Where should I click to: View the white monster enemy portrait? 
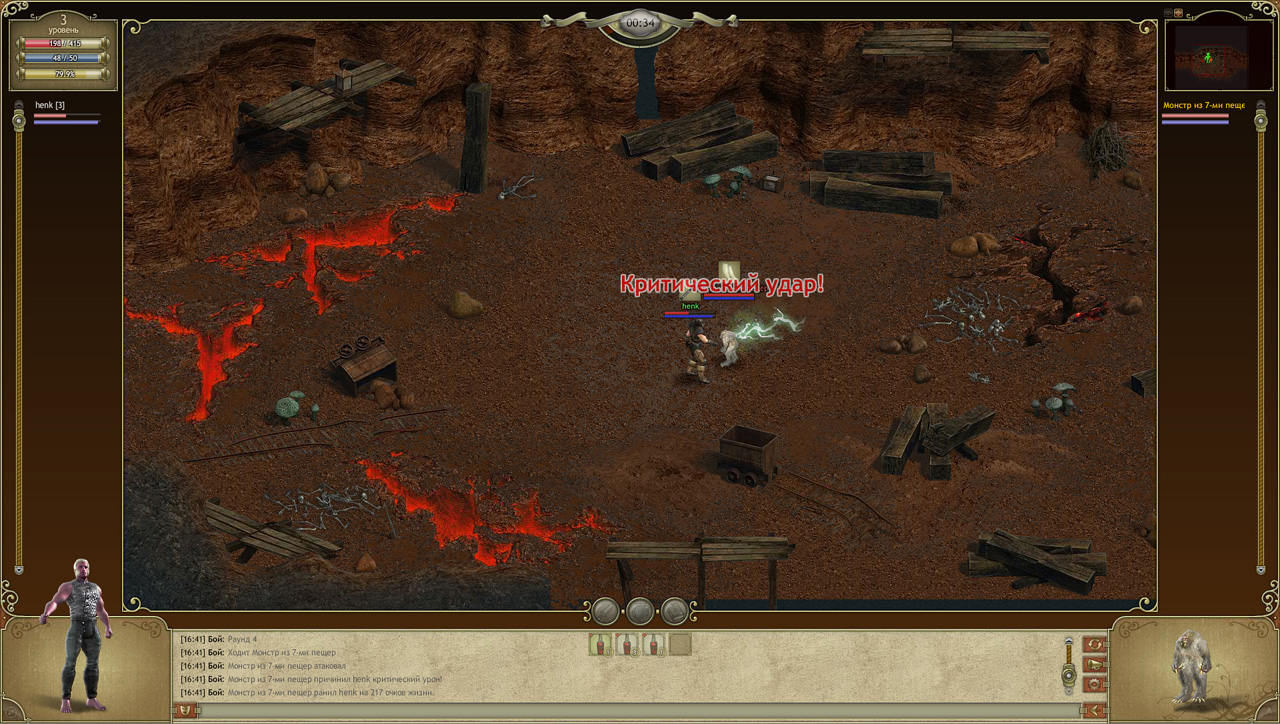tap(1192, 665)
